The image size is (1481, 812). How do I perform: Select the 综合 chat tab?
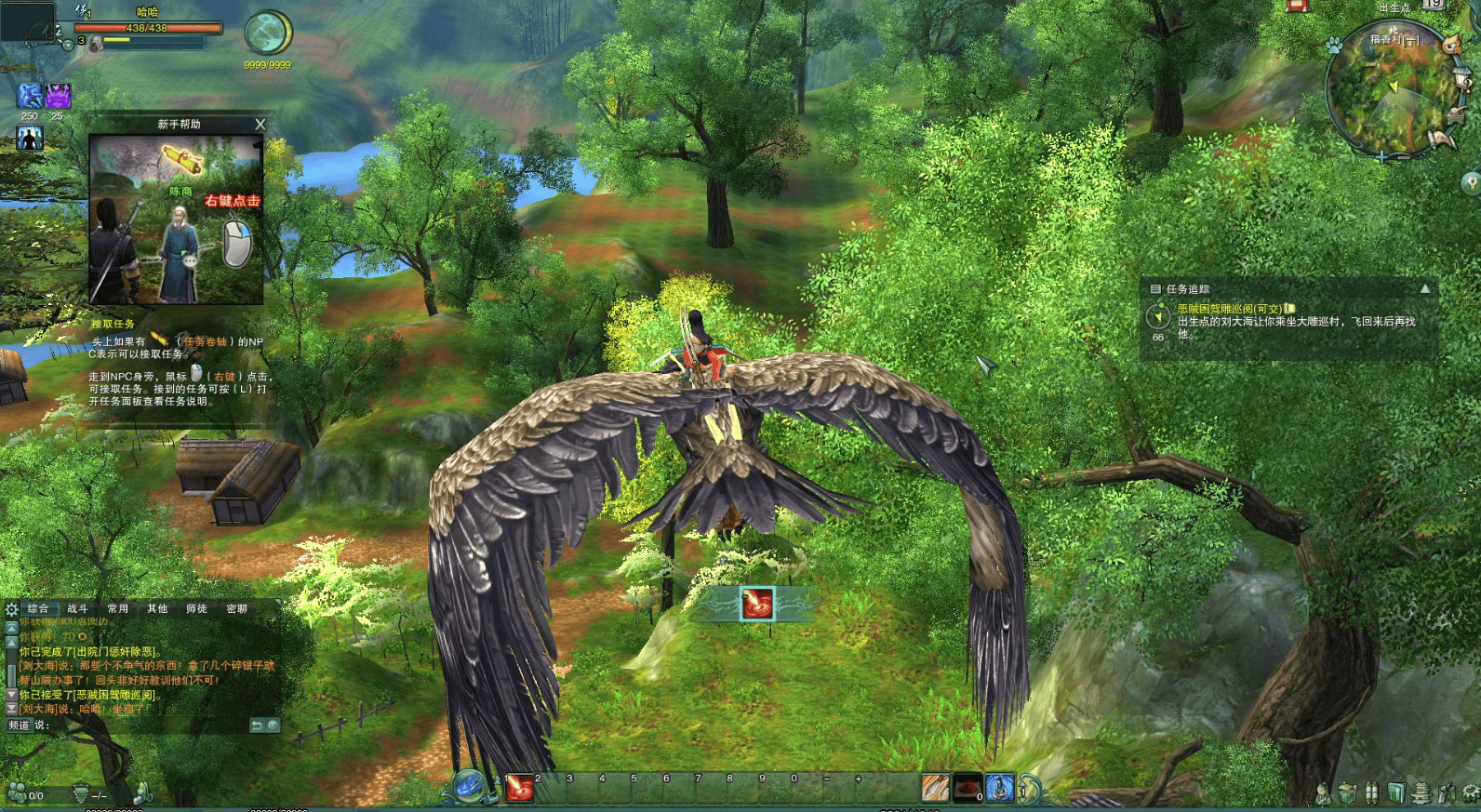pos(37,608)
